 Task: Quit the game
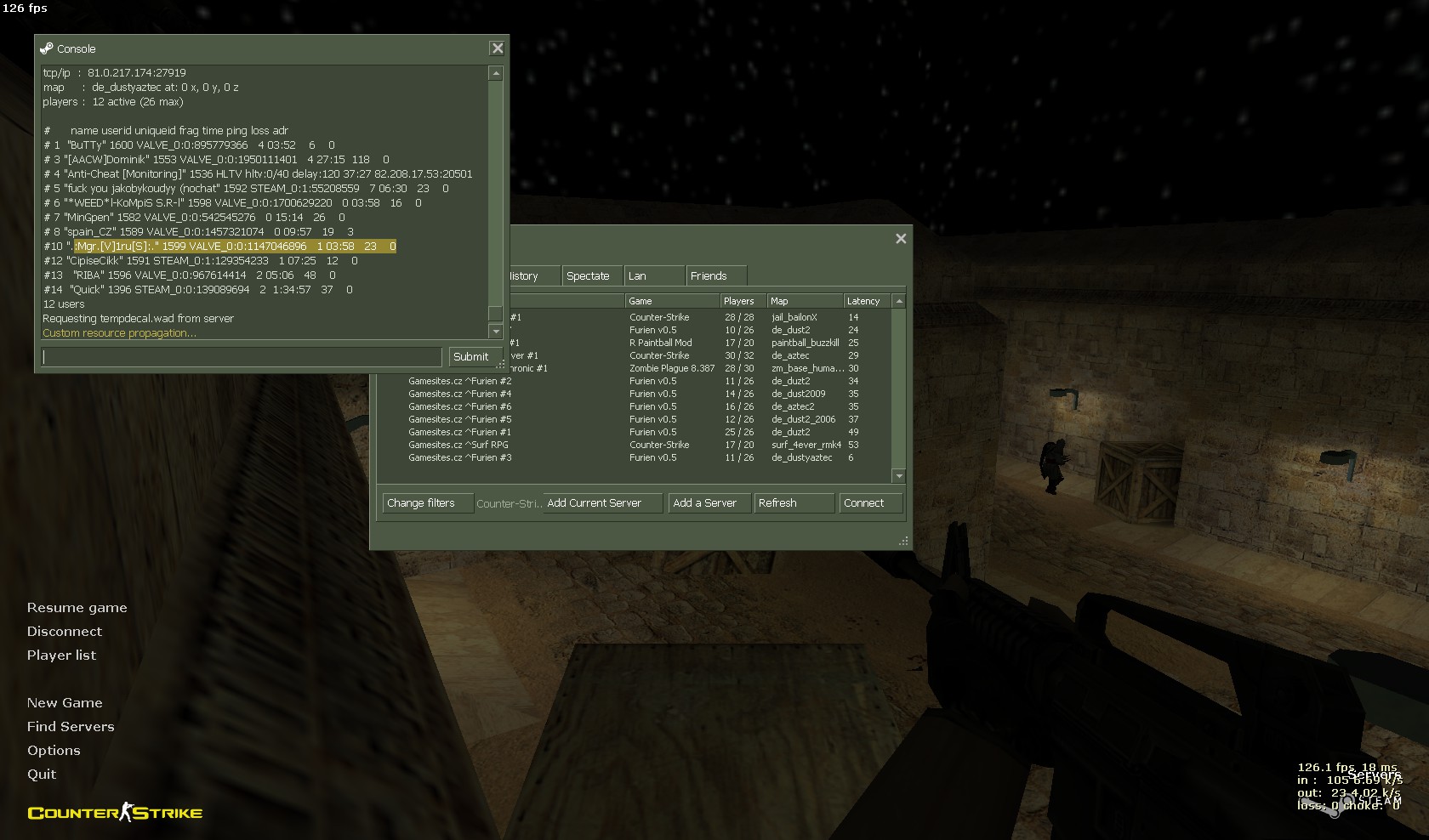click(42, 775)
